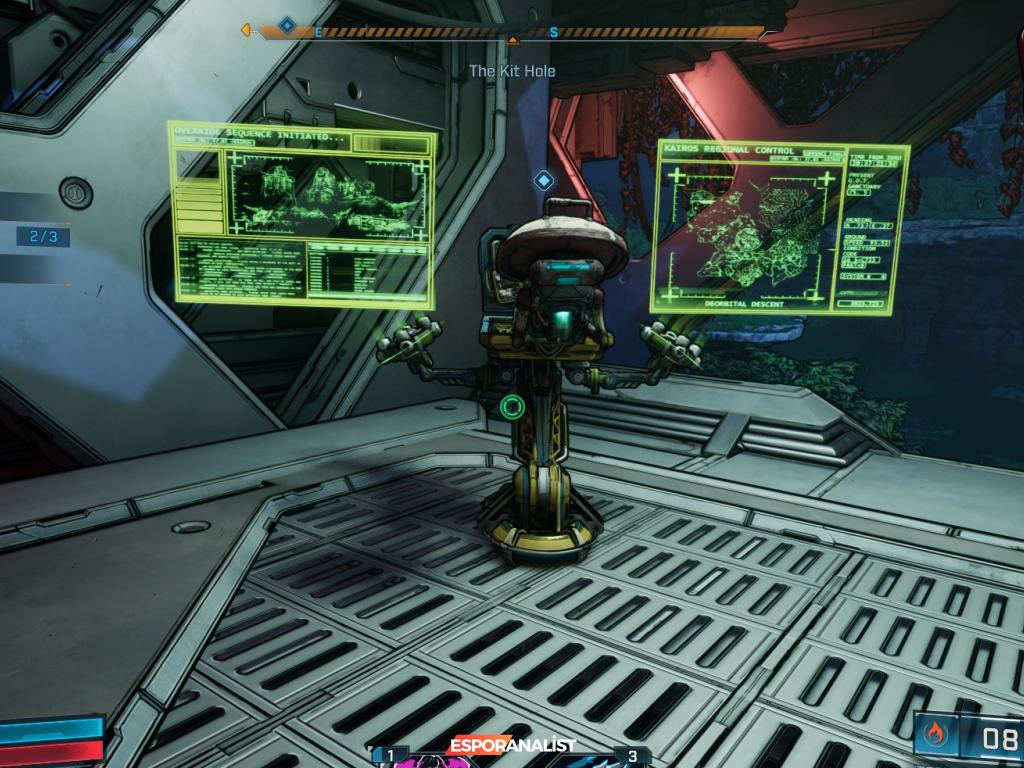Select the blue diamond waypoint on compass
1024x768 pixels.
(287, 25)
